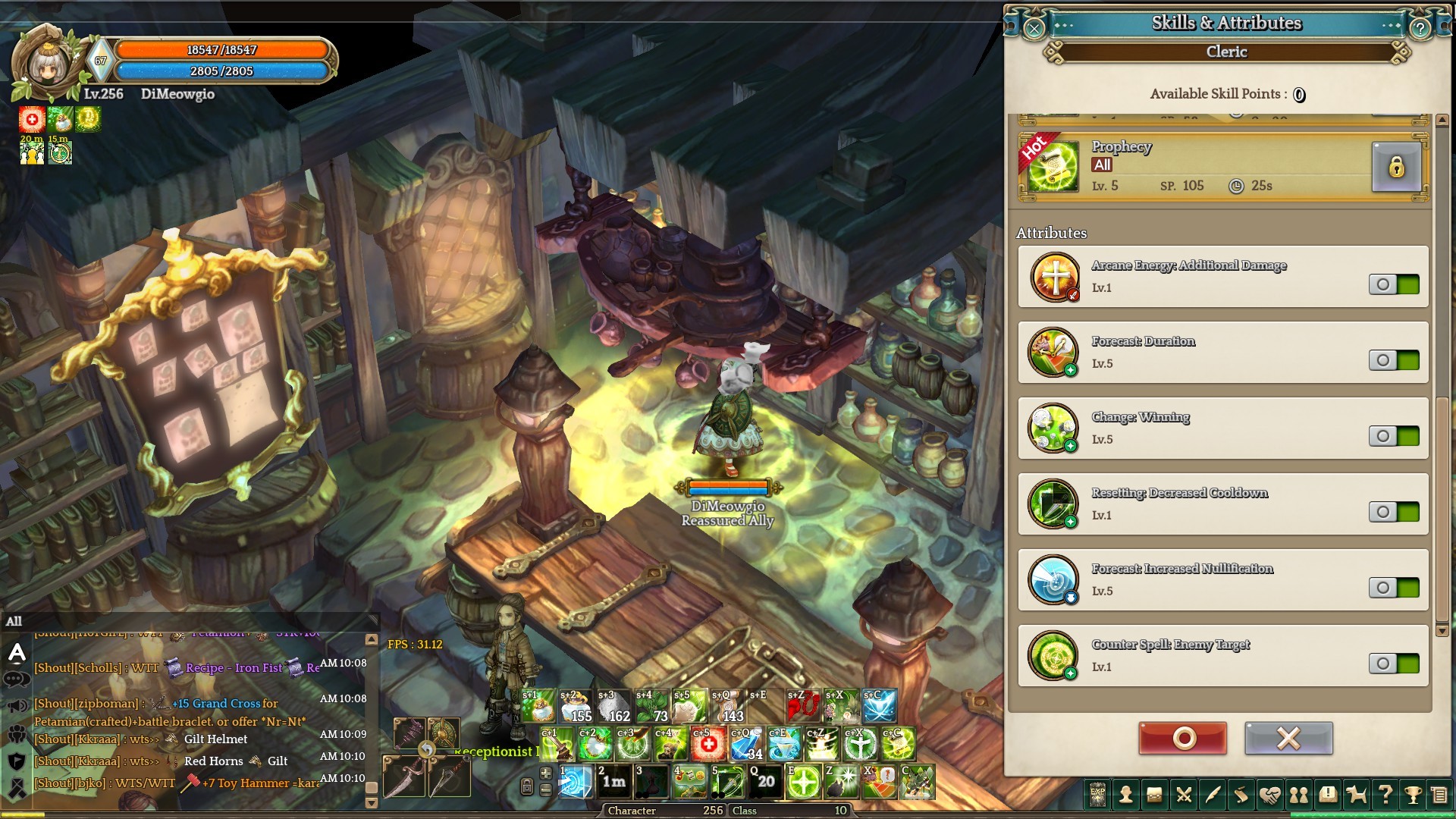This screenshot has width=1456, height=819.
Task: Toggle Forecast: Duration attribute
Action: [x=1394, y=360]
